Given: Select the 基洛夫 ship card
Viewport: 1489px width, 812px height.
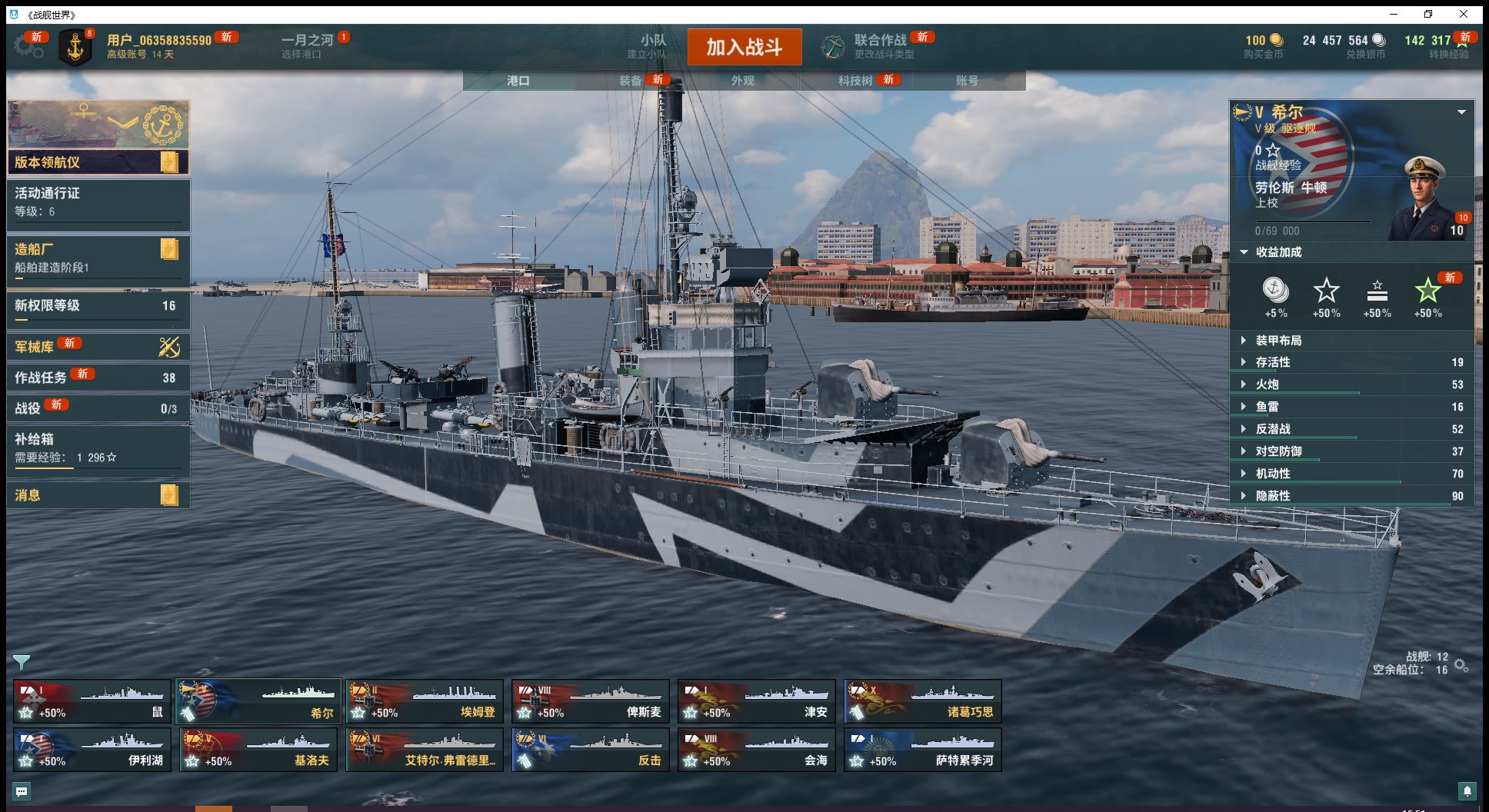Looking at the screenshot, I should [x=258, y=750].
